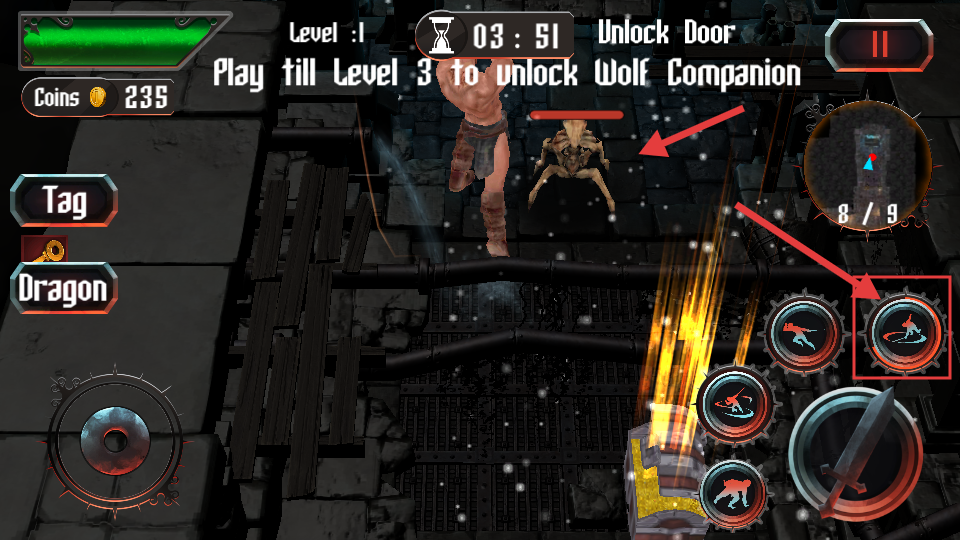
Task: Open the circular dungeon minimap
Action: 868,163
